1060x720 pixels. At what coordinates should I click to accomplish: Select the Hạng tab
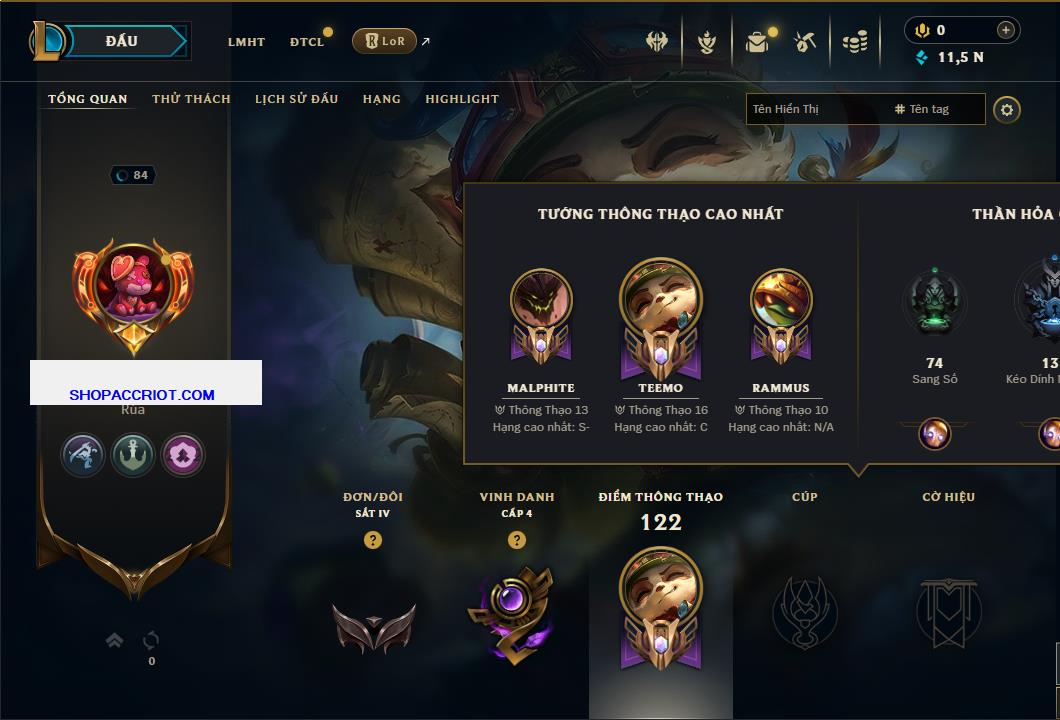tap(382, 99)
